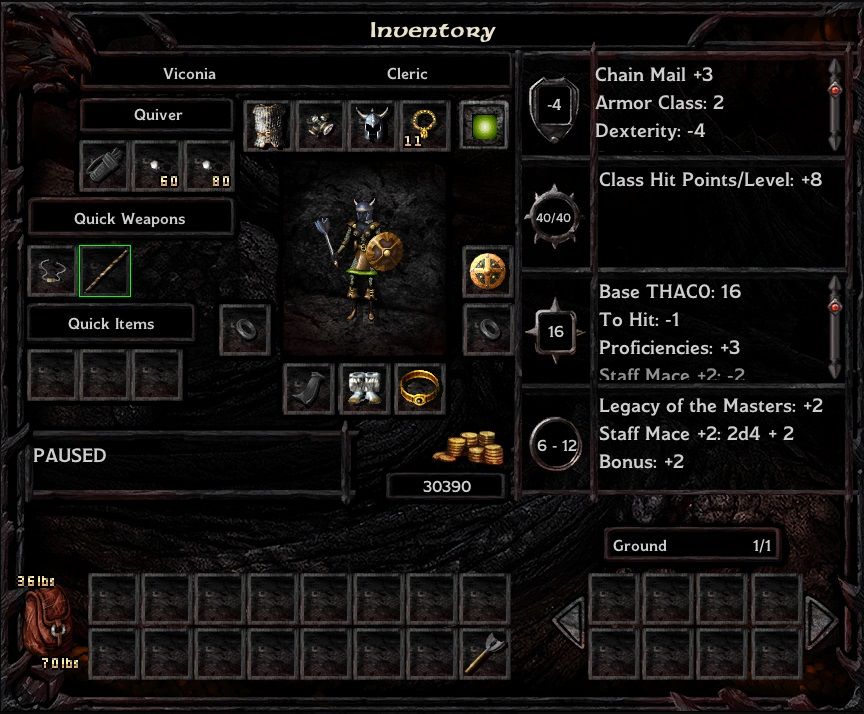The image size is (864, 714).
Task: Show previous ground items page with left arrow
Action: 567,624
